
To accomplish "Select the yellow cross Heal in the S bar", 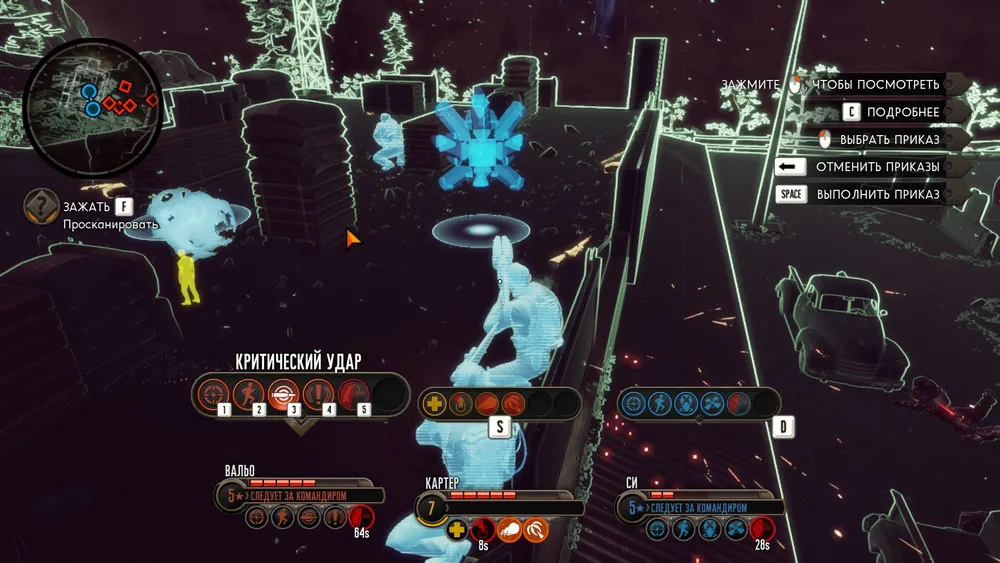I will (x=435, y=404).
